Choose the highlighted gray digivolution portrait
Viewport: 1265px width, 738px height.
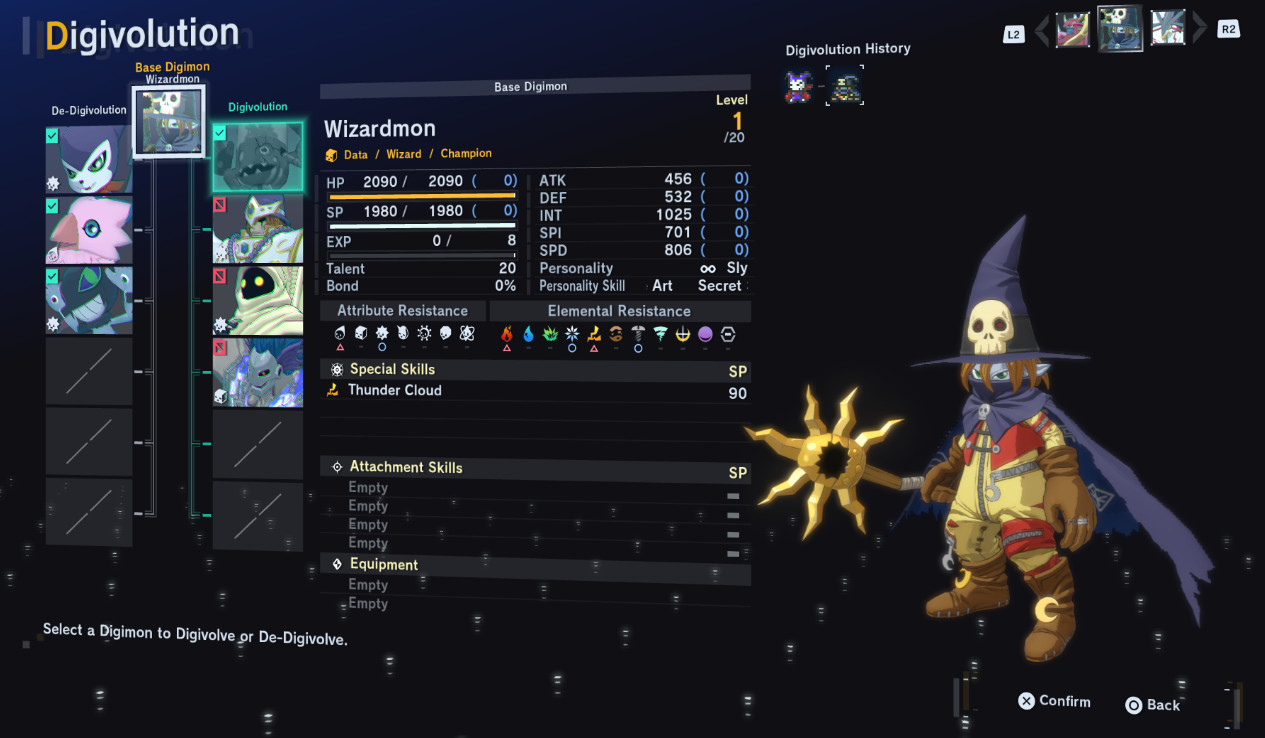(x=258, y=157)
